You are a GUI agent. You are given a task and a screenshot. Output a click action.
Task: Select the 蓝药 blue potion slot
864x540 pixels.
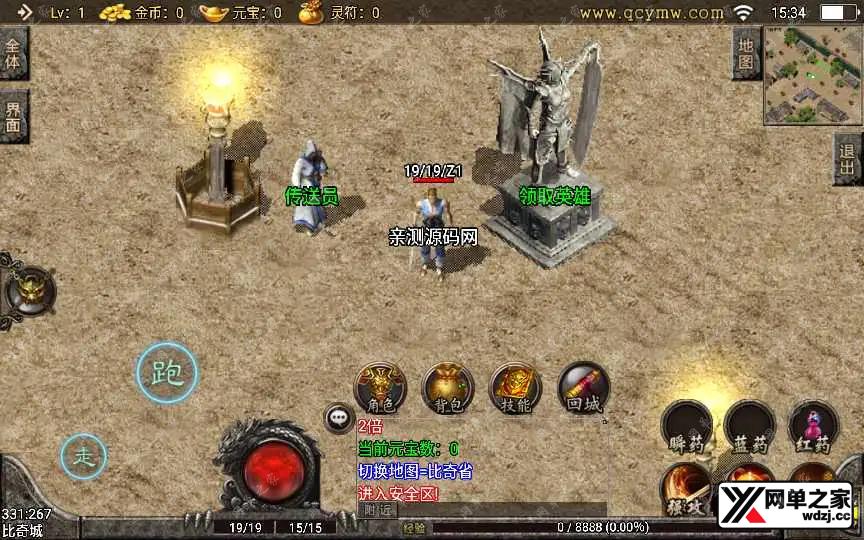click(x=750, y=428)
